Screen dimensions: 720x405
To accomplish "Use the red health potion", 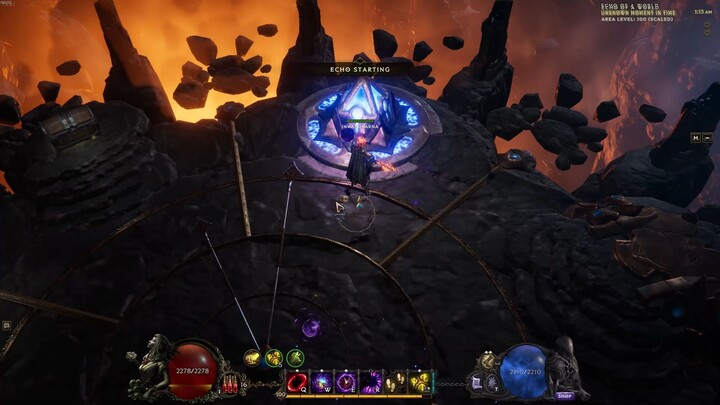I will pos(233,384).
